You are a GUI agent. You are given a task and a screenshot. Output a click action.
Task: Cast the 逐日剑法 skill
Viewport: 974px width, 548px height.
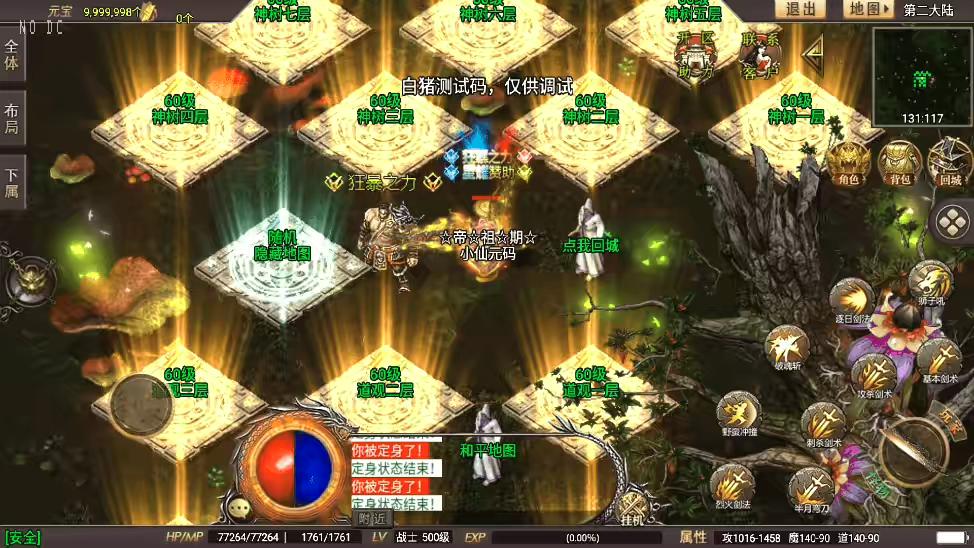coord(853,300)
